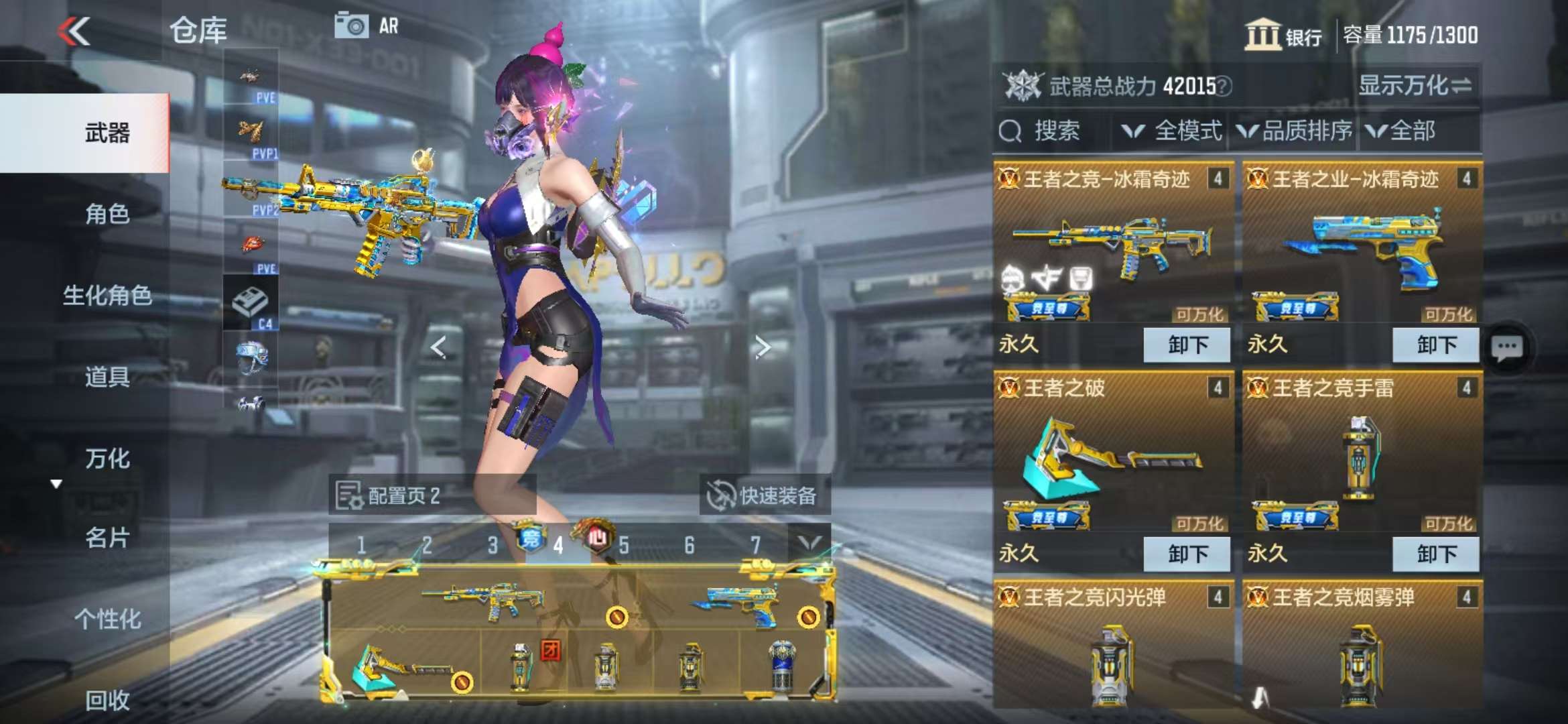This screenshot has width=1568, height=724.
Task: Open the AR camera mode
Action: click(x=367, y=26)
